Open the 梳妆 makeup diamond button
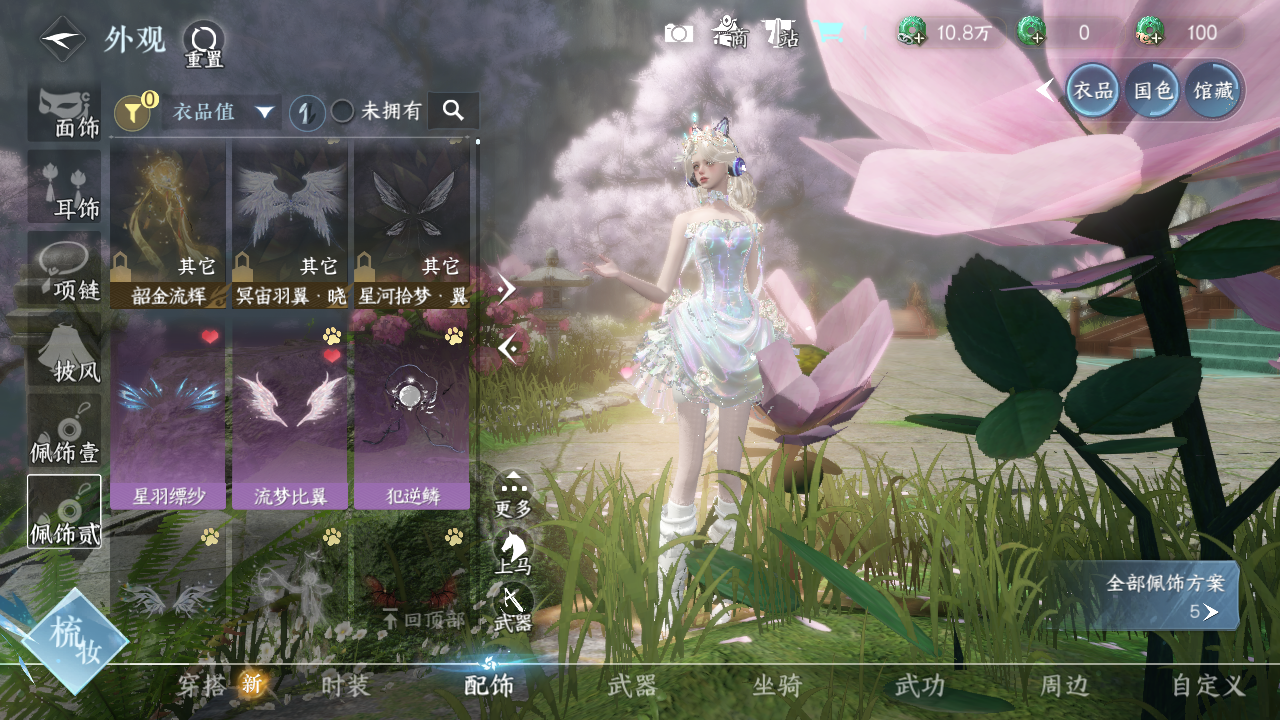This screenshot has height=720, width=1280. (73, 640)
